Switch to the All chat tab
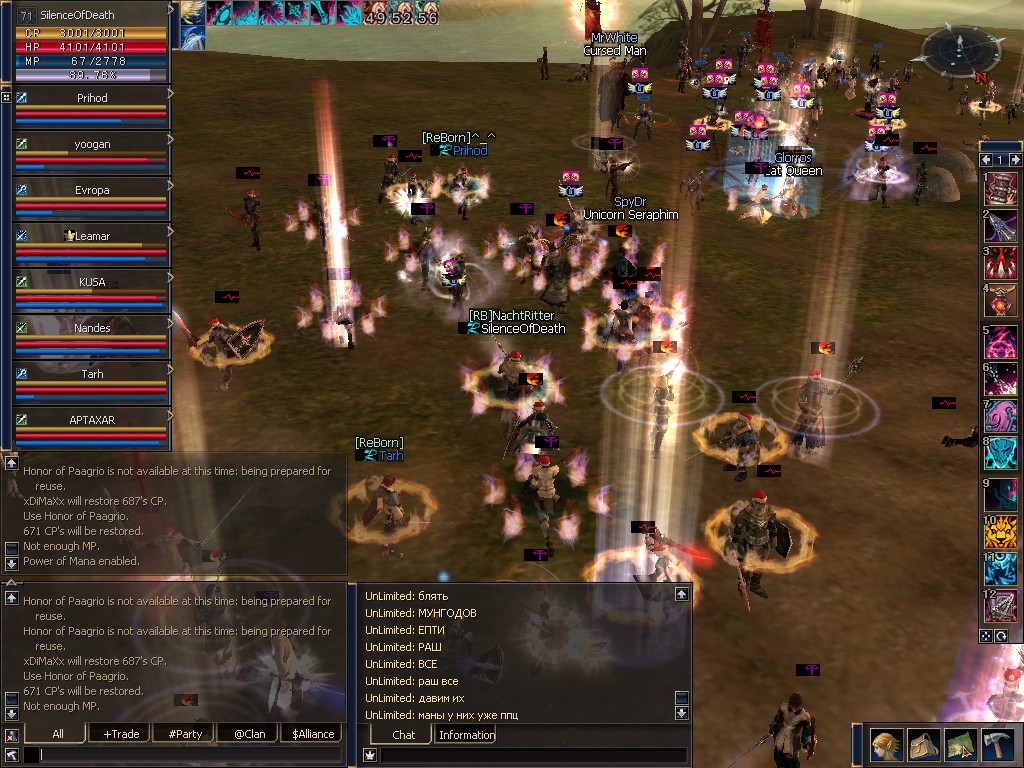Screen dimensions: 1024x768 coord(57,734)
